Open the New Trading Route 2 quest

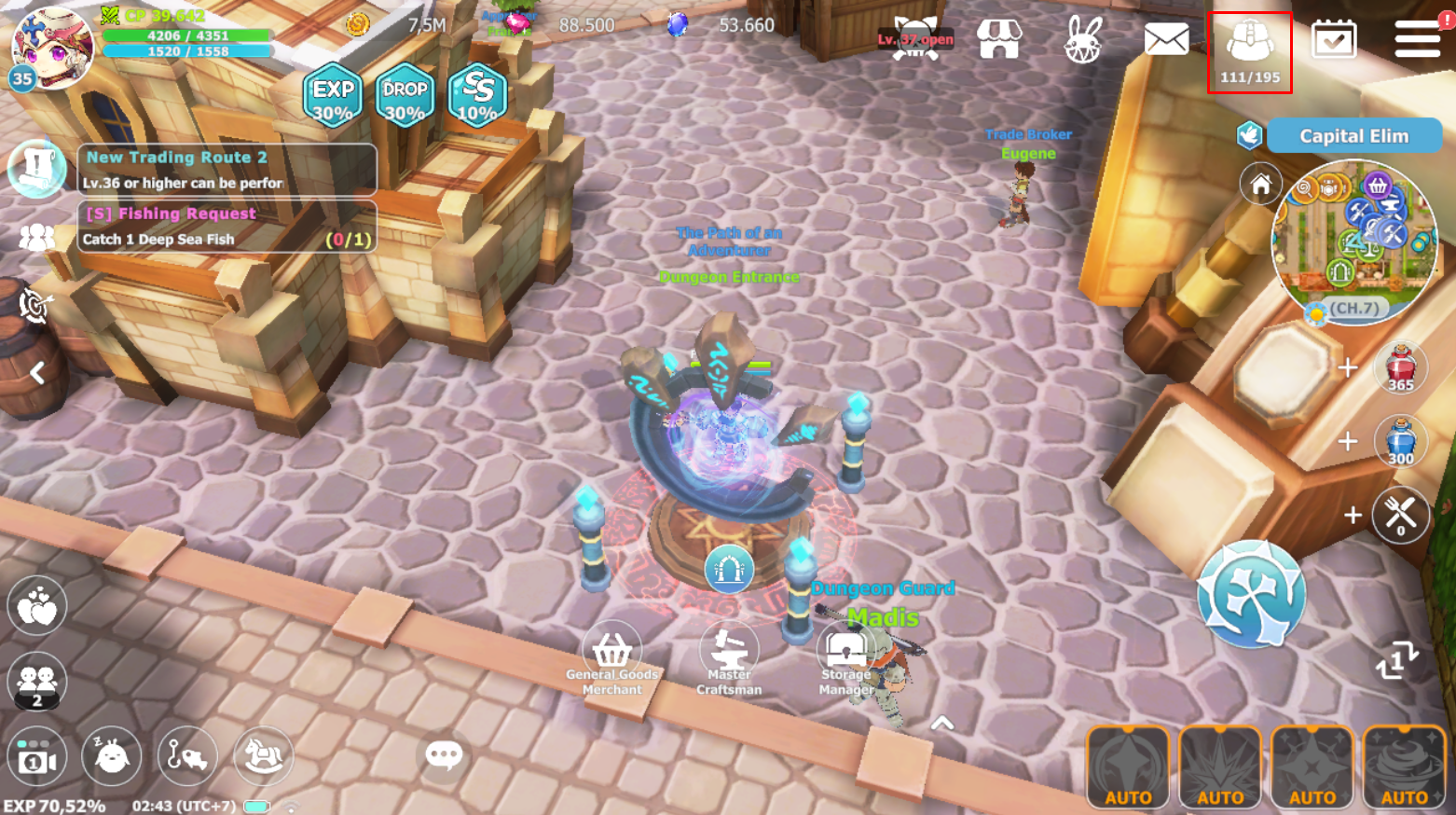tap(227, 169)
